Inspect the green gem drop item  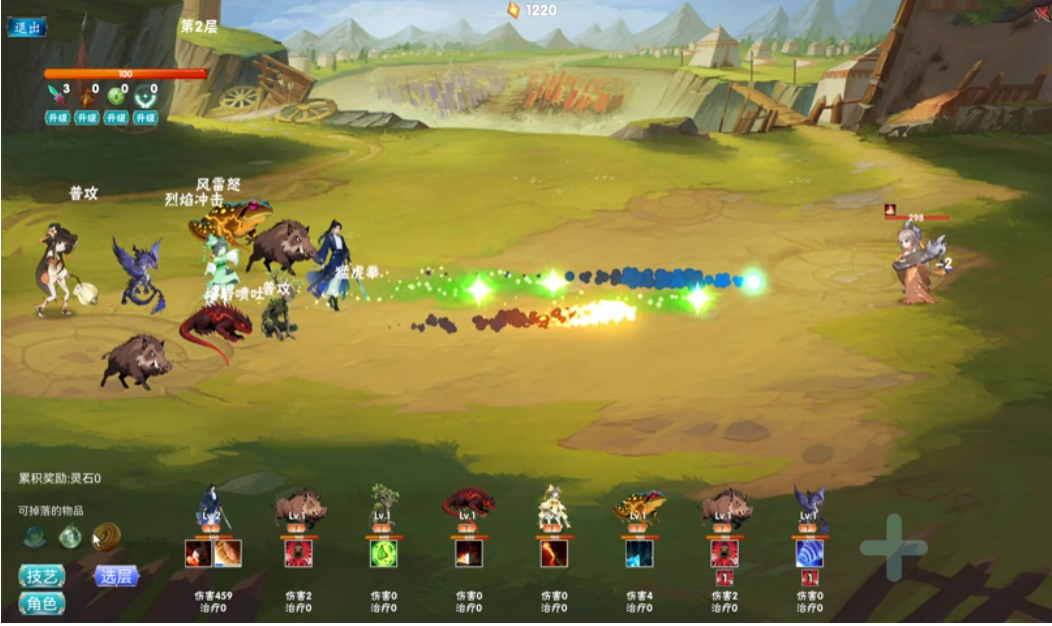(x=70, y=537)
